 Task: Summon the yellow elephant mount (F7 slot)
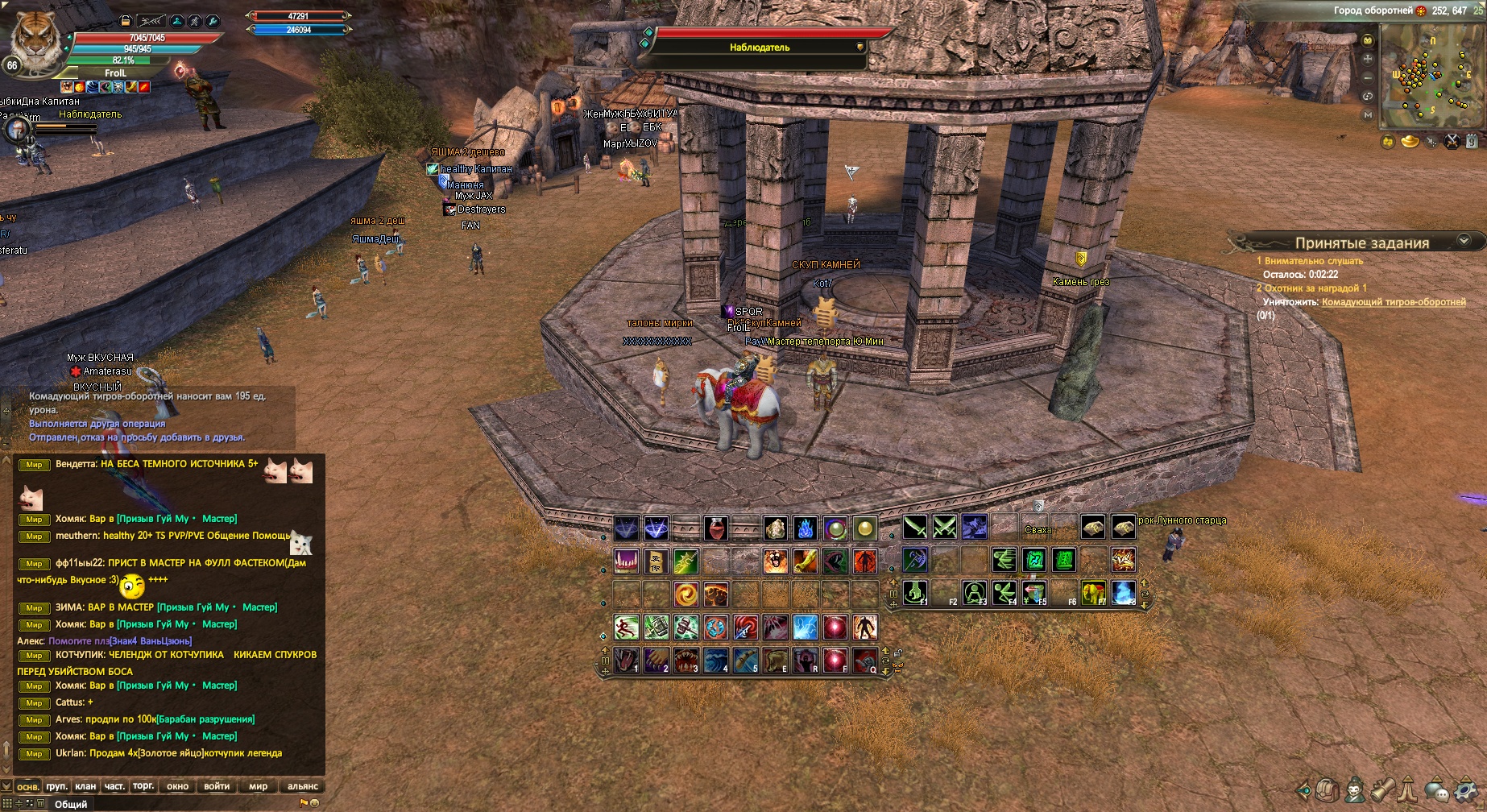1093,593
